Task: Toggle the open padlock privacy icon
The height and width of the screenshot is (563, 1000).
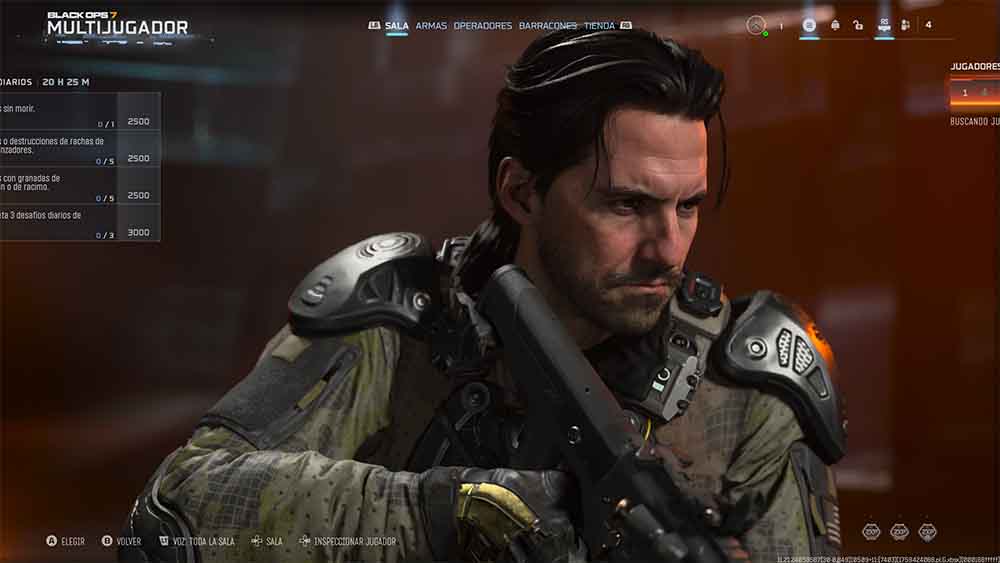Action: [x=858, y=25]
